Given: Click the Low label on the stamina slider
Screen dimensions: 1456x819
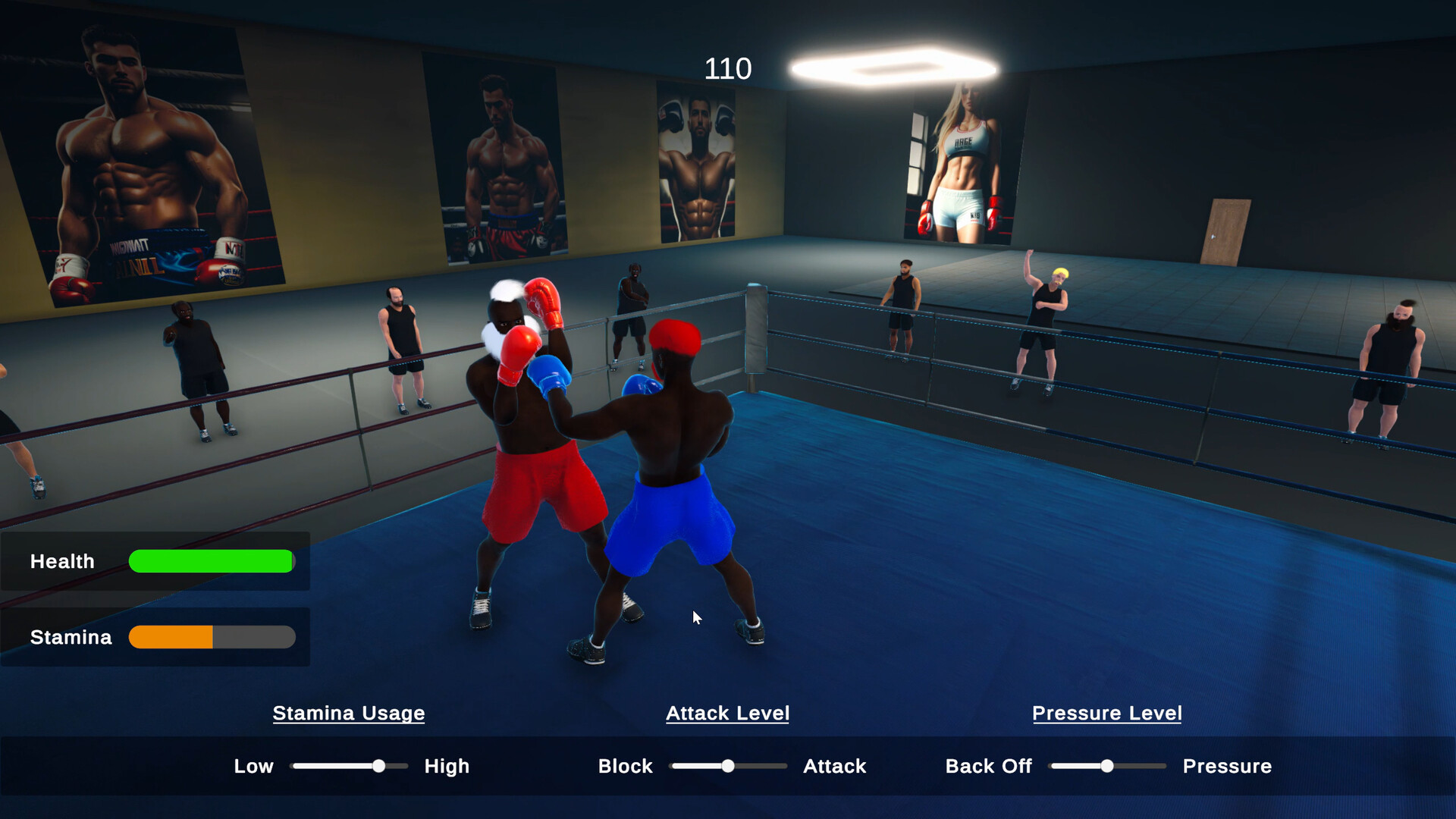Looking at the screenshot, I should coord(253,766).
